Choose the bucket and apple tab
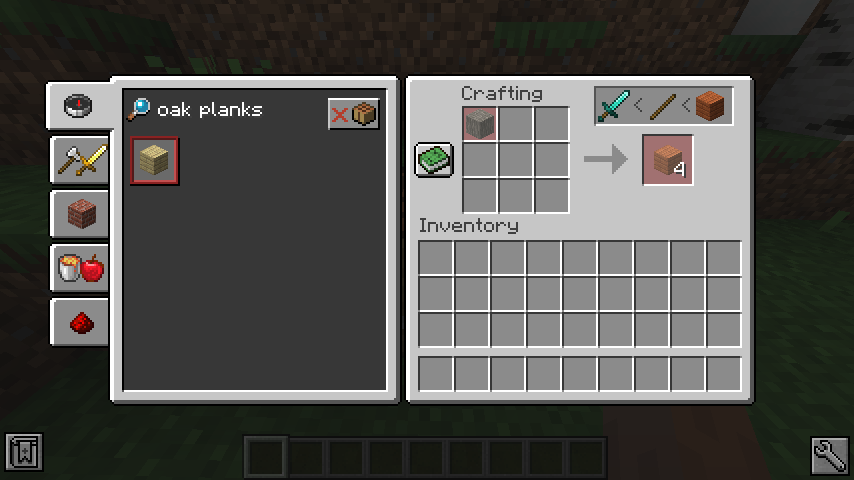Viewport: 854px width, 480px height. (x=80, y=267)
